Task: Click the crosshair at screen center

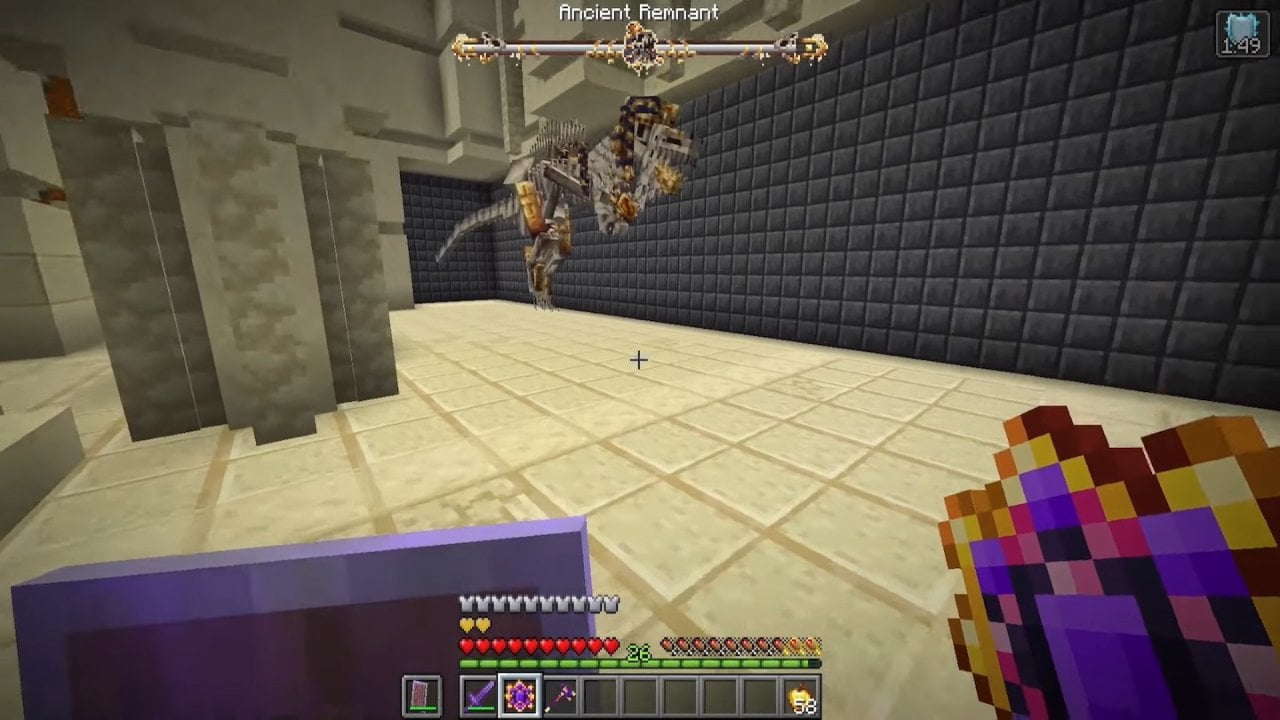Action: tap(639, 358)
